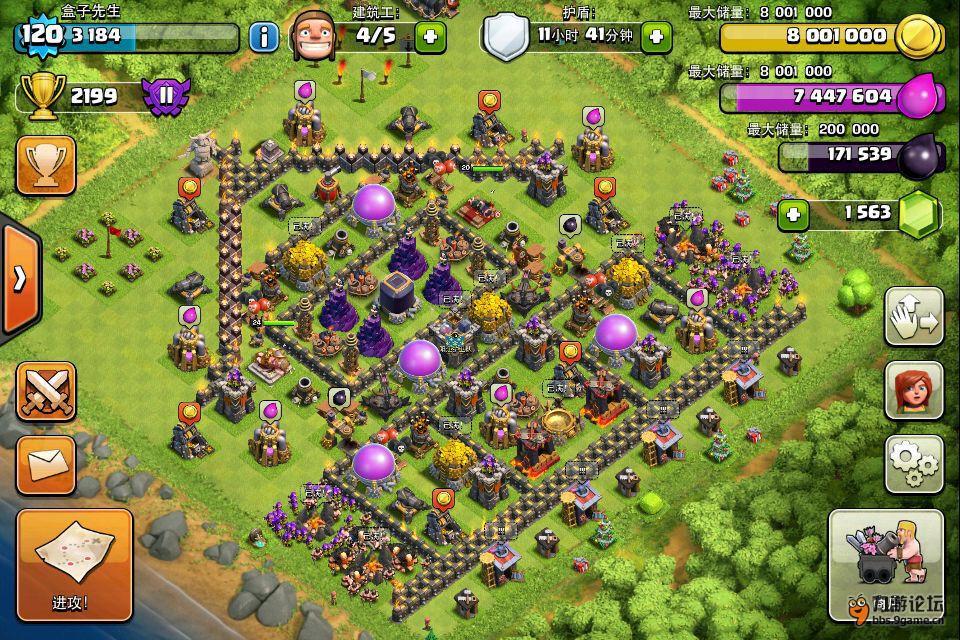Tap the blue info button
The height and width of the screenshot is (640, 960).
coord(264,38)
